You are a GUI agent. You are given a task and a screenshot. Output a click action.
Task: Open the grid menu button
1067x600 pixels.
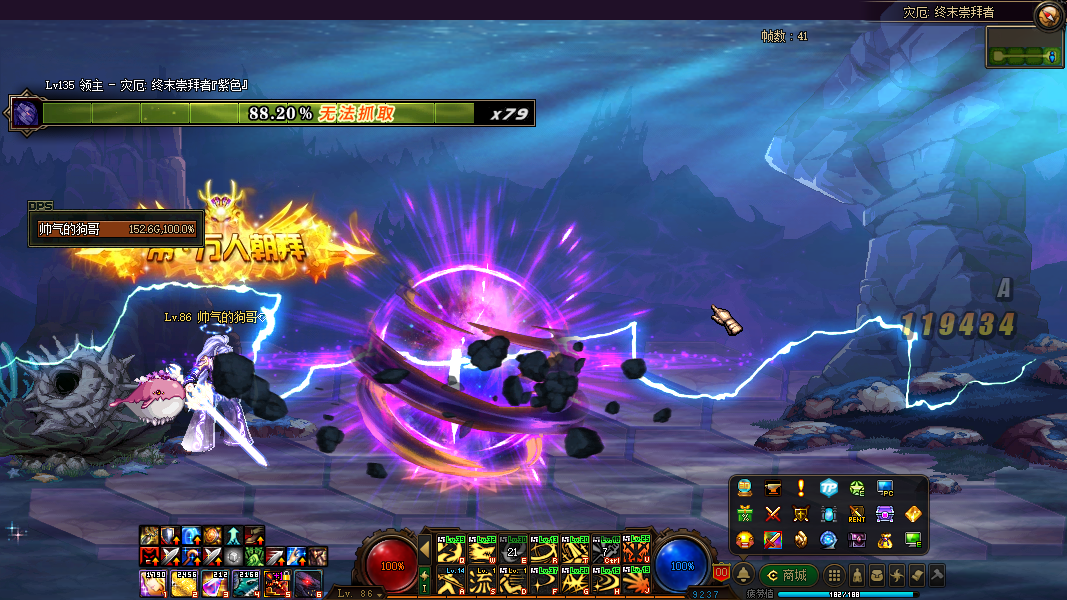coord(834,575)
